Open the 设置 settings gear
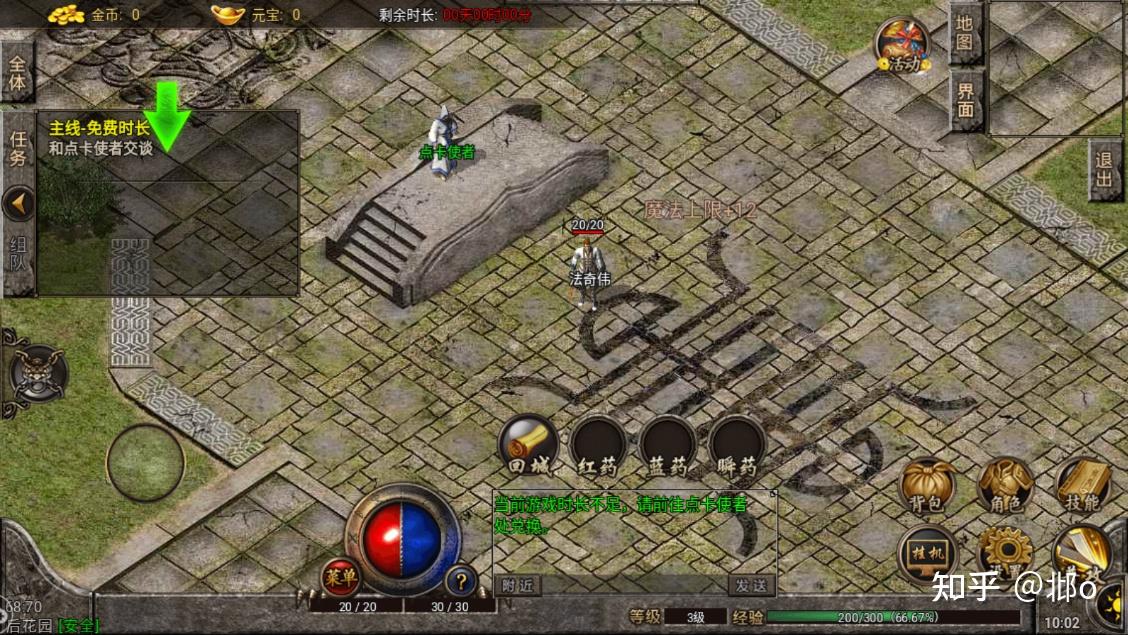 [x=1005, y=553]
